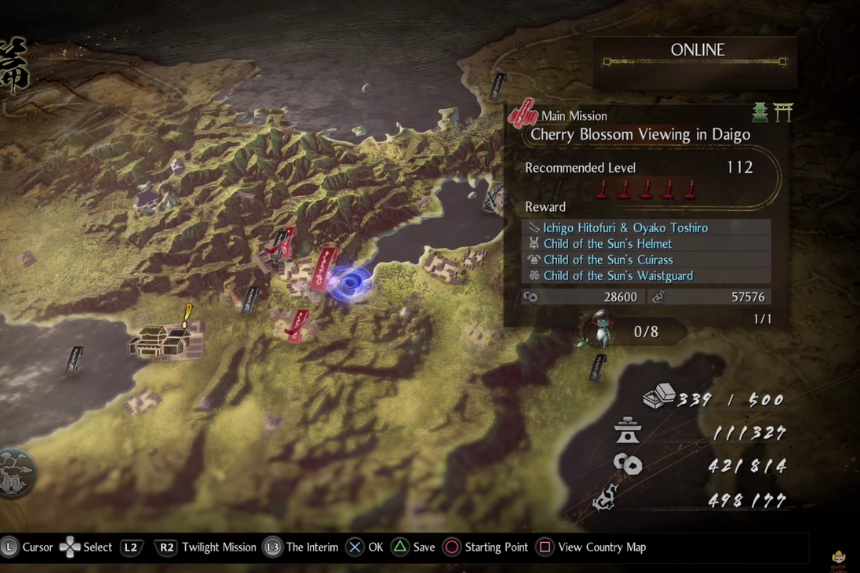The height and width of the screenshot is (573, 860).
Task: Select the Cherry Blossom Viewing in Daigo mission title
Action: pyautogui.click(x=640, y=134)
